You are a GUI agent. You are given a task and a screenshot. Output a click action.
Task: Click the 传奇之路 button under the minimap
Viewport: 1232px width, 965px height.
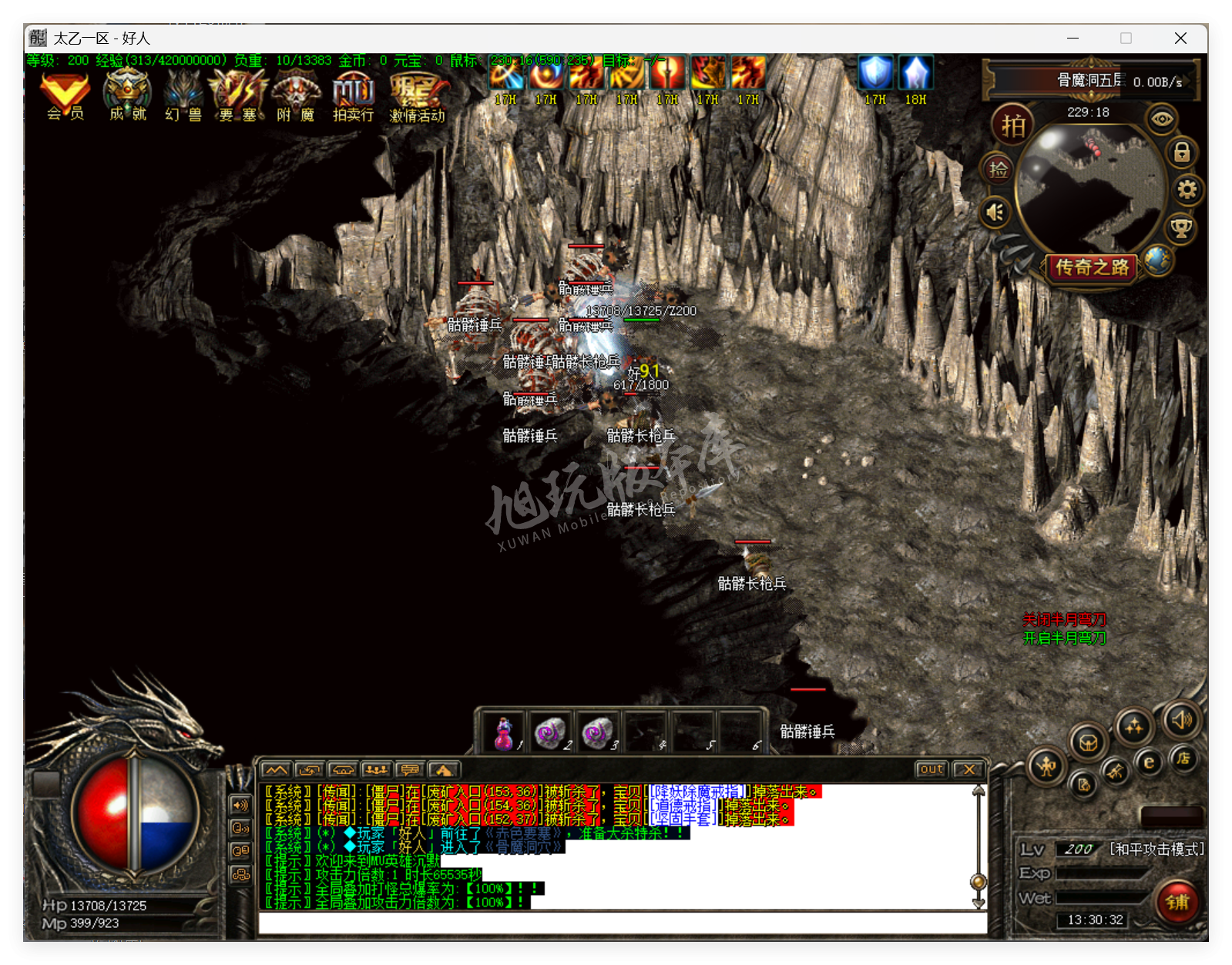pyautogui.click(x=1091, y=268)
